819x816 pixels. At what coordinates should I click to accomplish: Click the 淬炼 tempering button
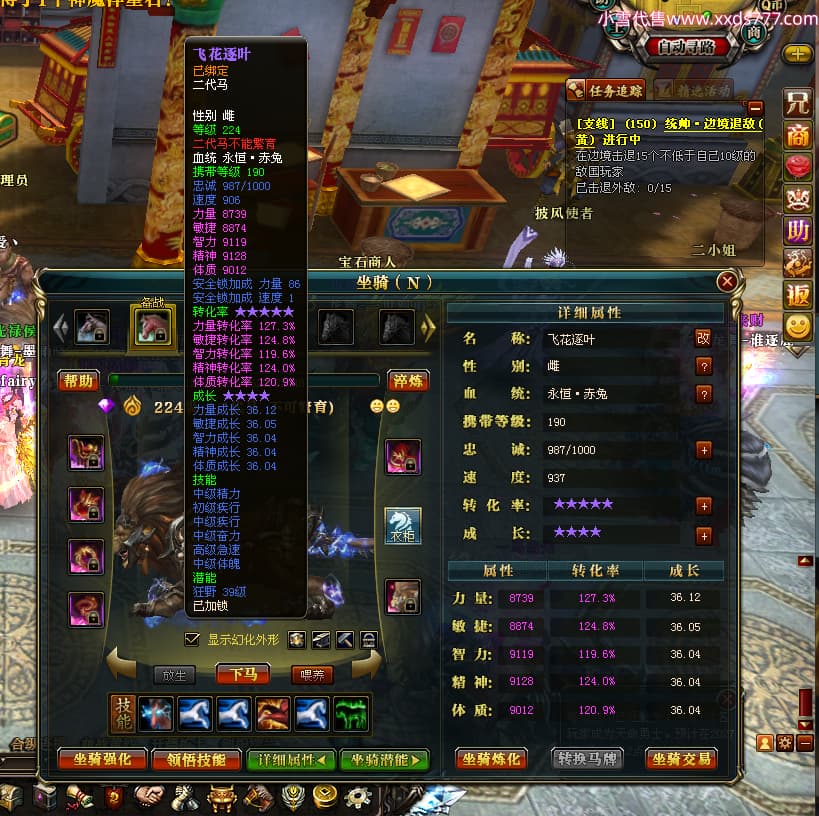tap(407, 380)
